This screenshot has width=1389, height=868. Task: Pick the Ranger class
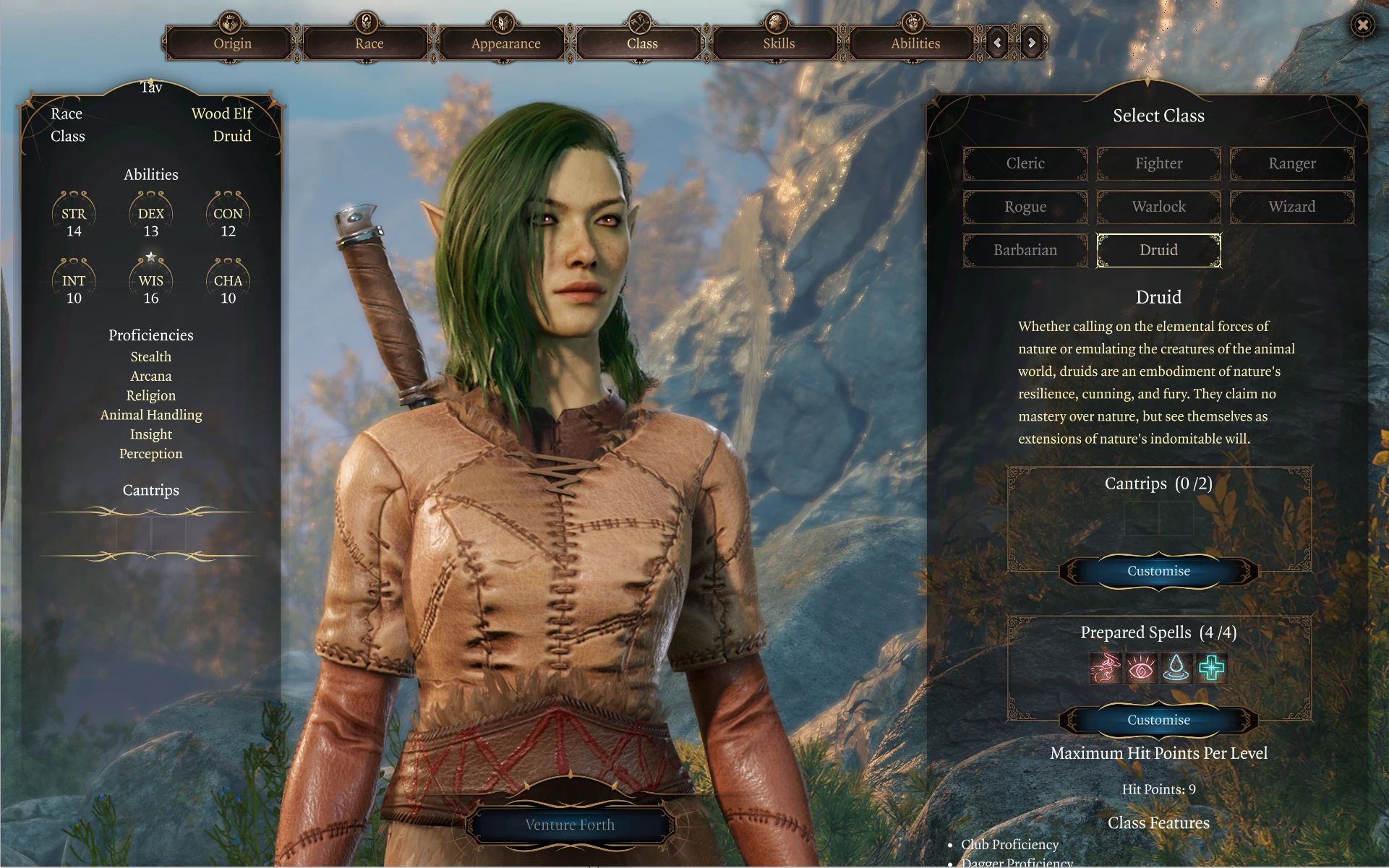(x=1292, y=163)
